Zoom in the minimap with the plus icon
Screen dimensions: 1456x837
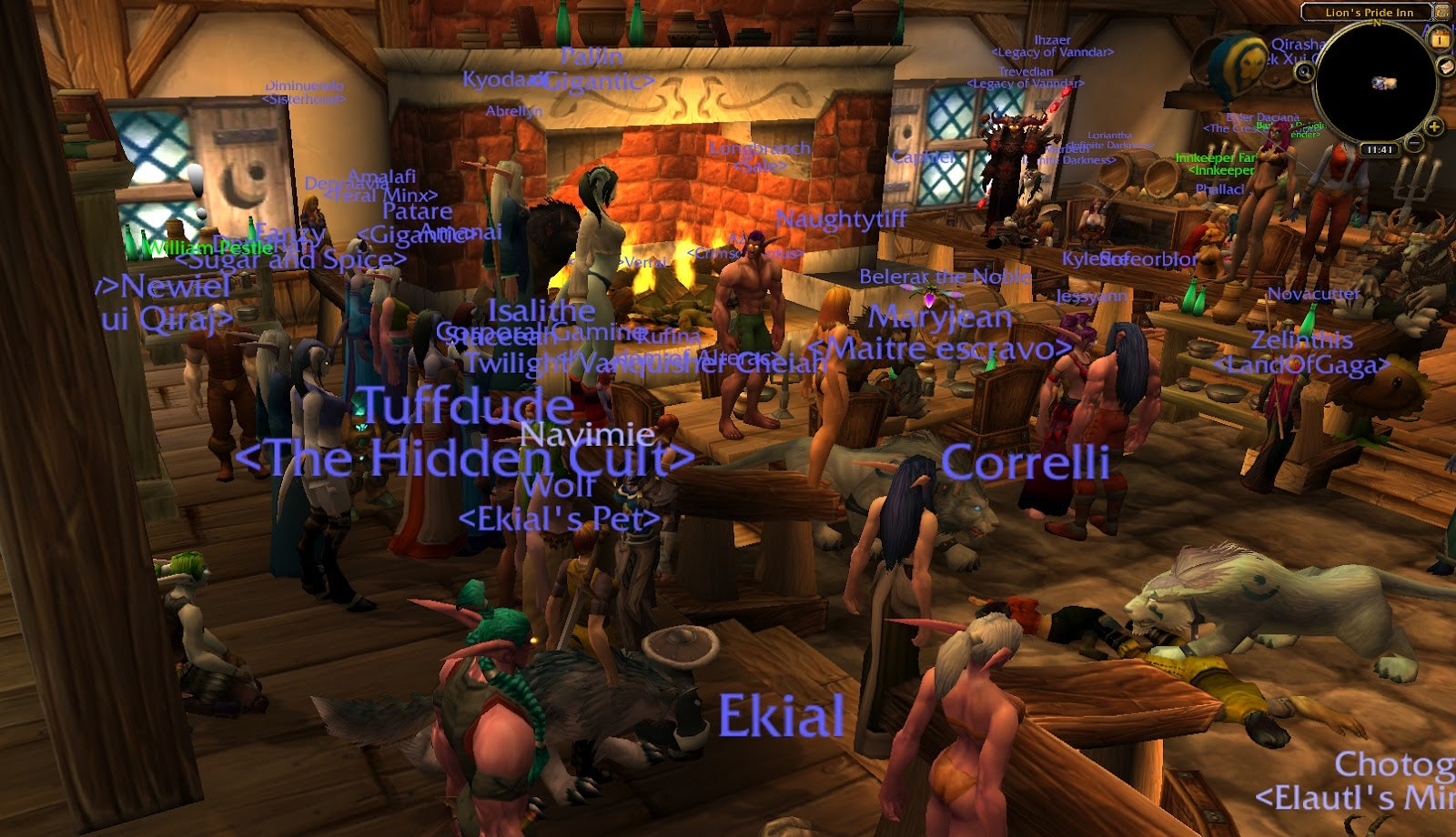pos(1433,127)
